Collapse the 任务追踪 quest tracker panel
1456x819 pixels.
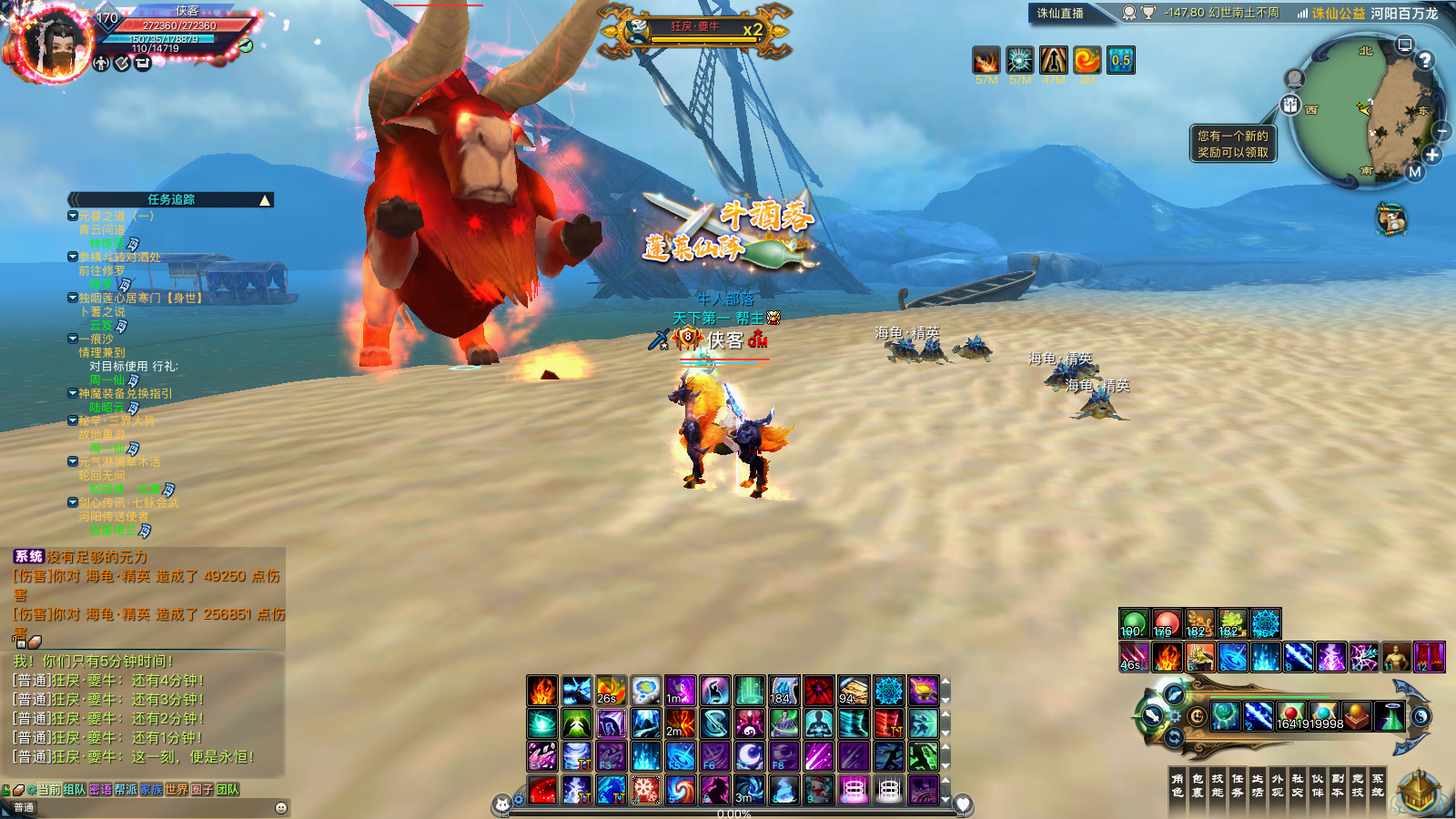coord(265,200)
